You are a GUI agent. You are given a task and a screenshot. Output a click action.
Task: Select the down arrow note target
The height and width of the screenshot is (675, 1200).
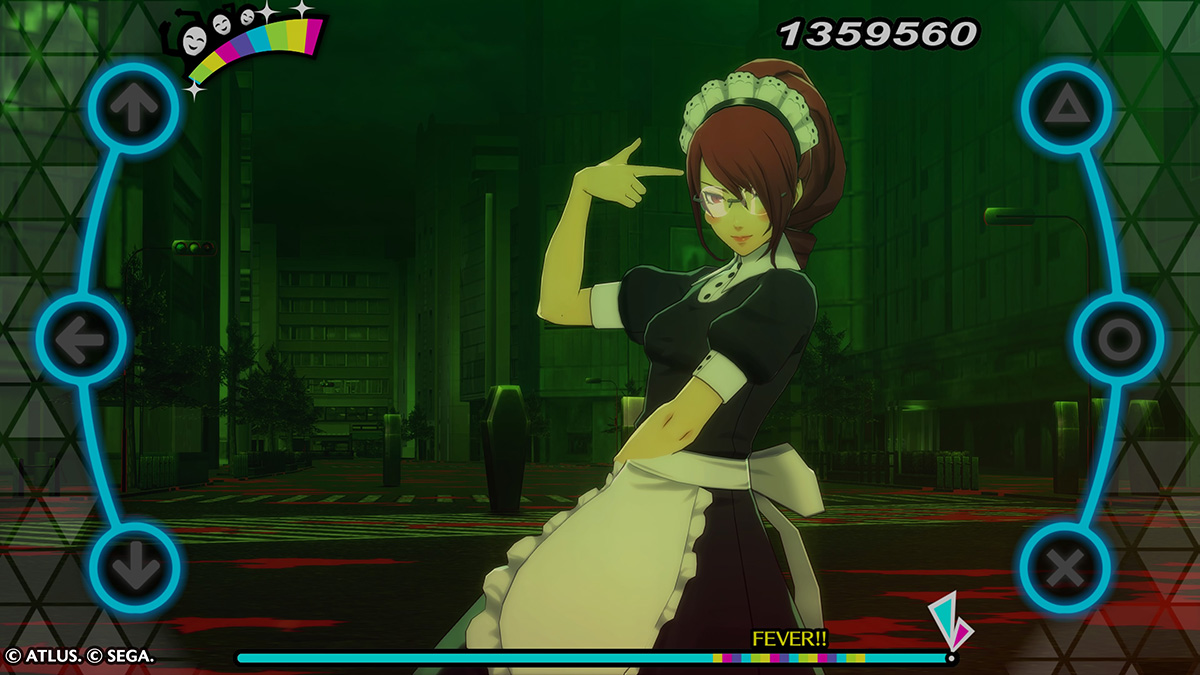point(134,568)
